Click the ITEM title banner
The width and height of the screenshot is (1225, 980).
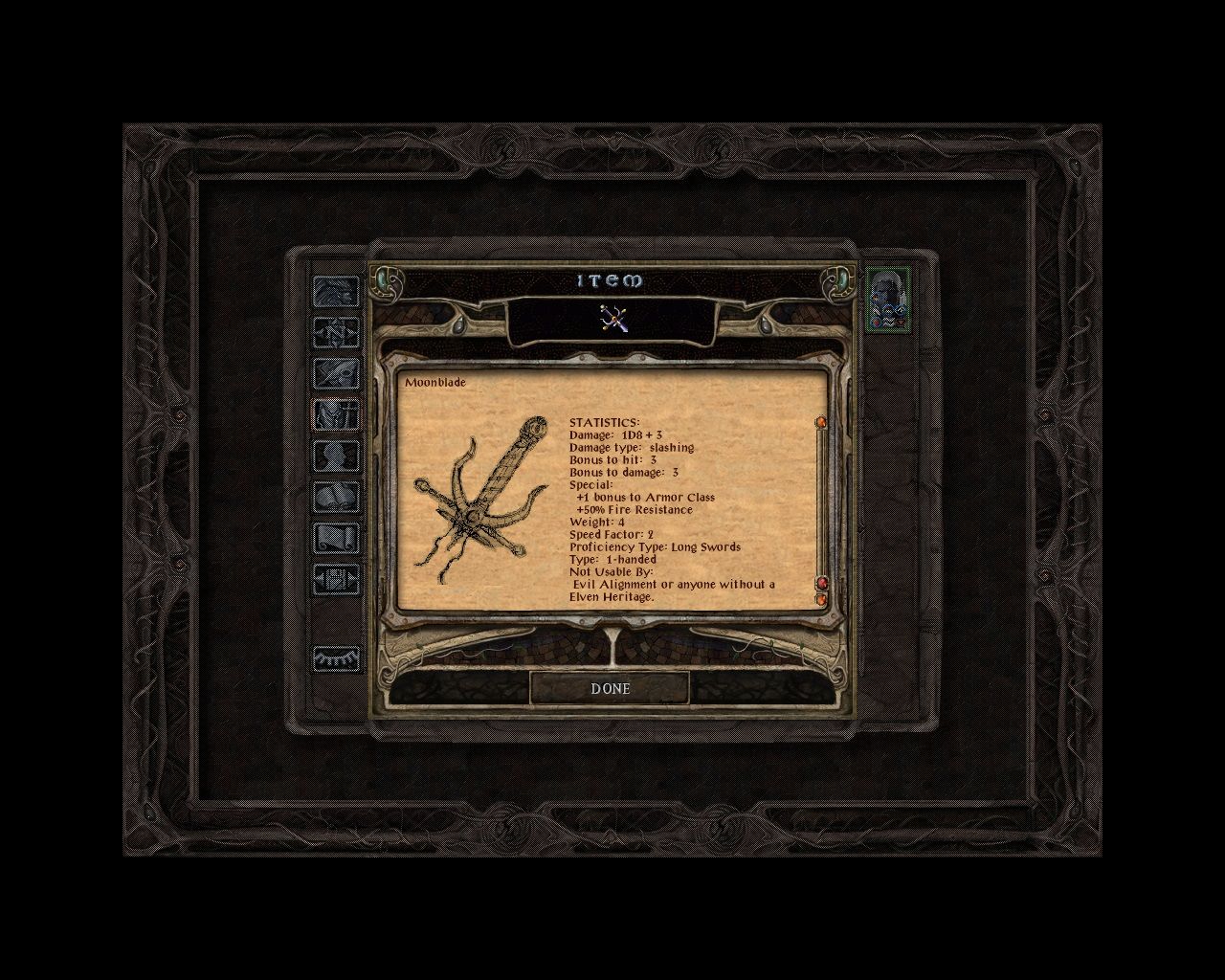tap(612, 280)
